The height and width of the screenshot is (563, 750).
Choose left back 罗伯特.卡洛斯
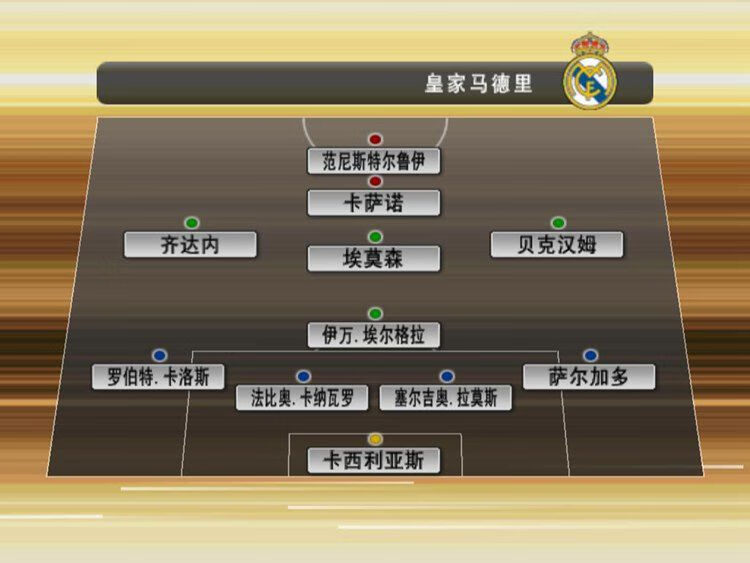158,377
